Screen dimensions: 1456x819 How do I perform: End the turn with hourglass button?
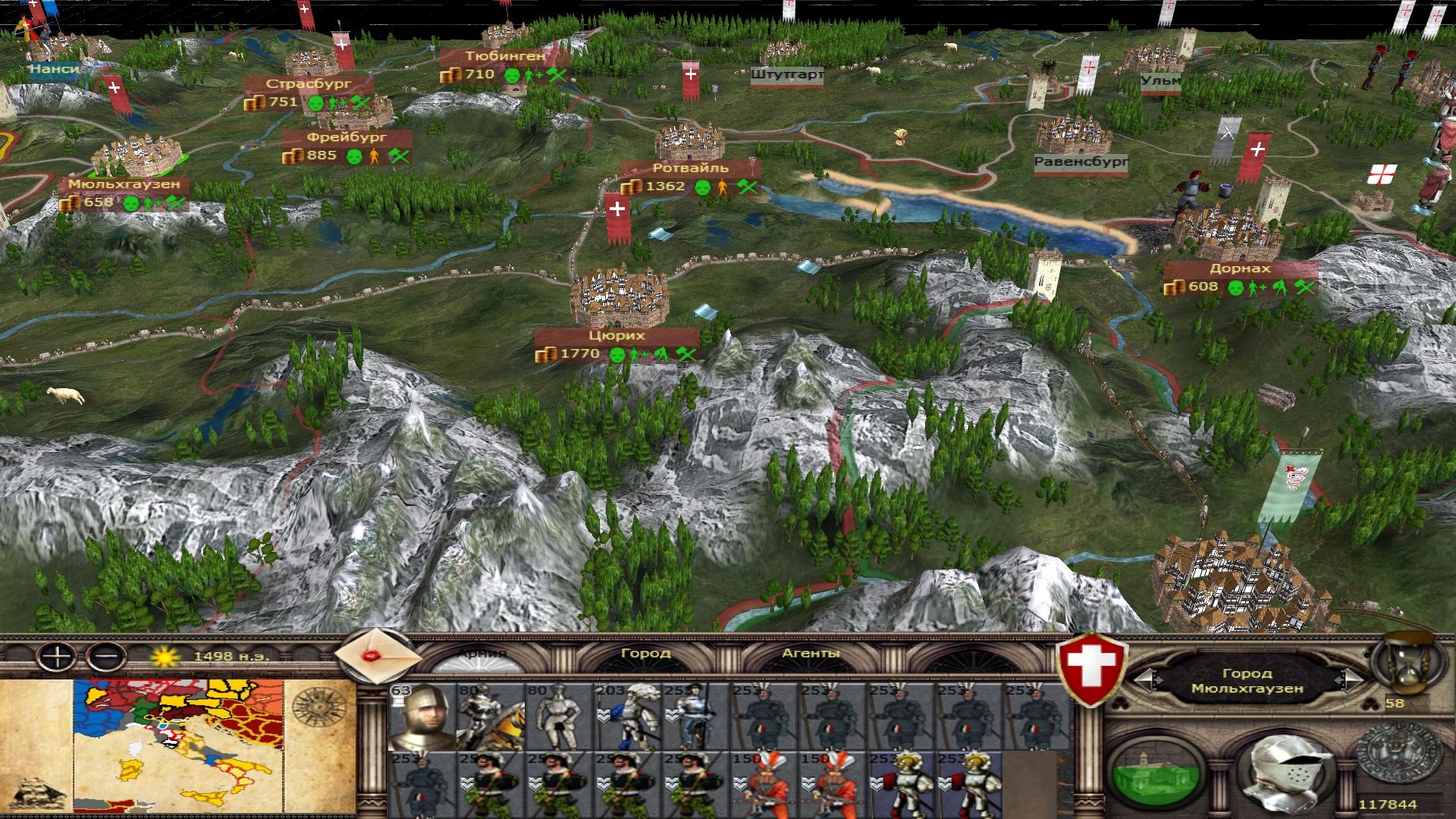(x=1408, y=666)
